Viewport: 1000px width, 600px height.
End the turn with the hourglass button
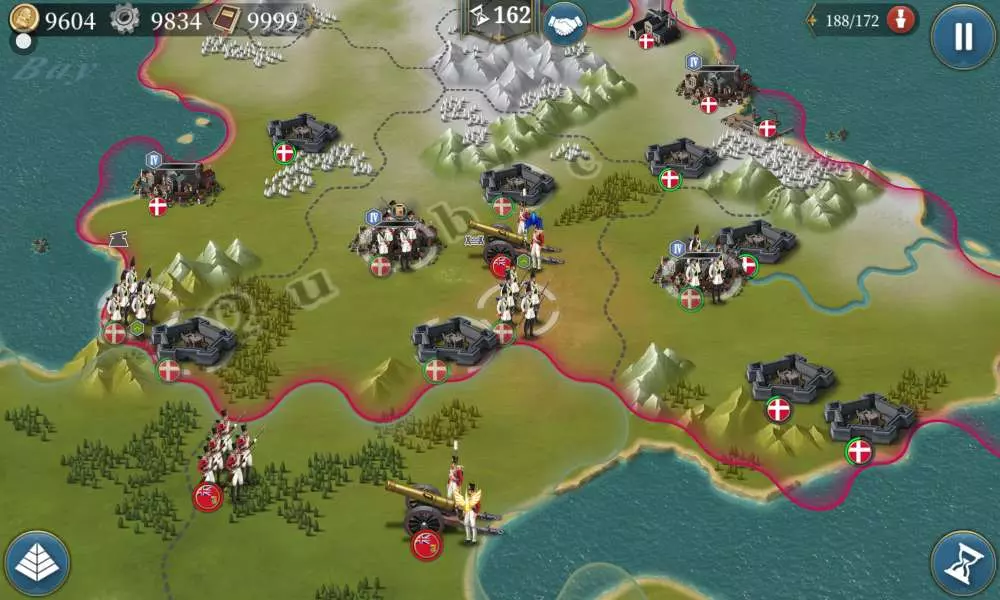click(x=962, y=562)
